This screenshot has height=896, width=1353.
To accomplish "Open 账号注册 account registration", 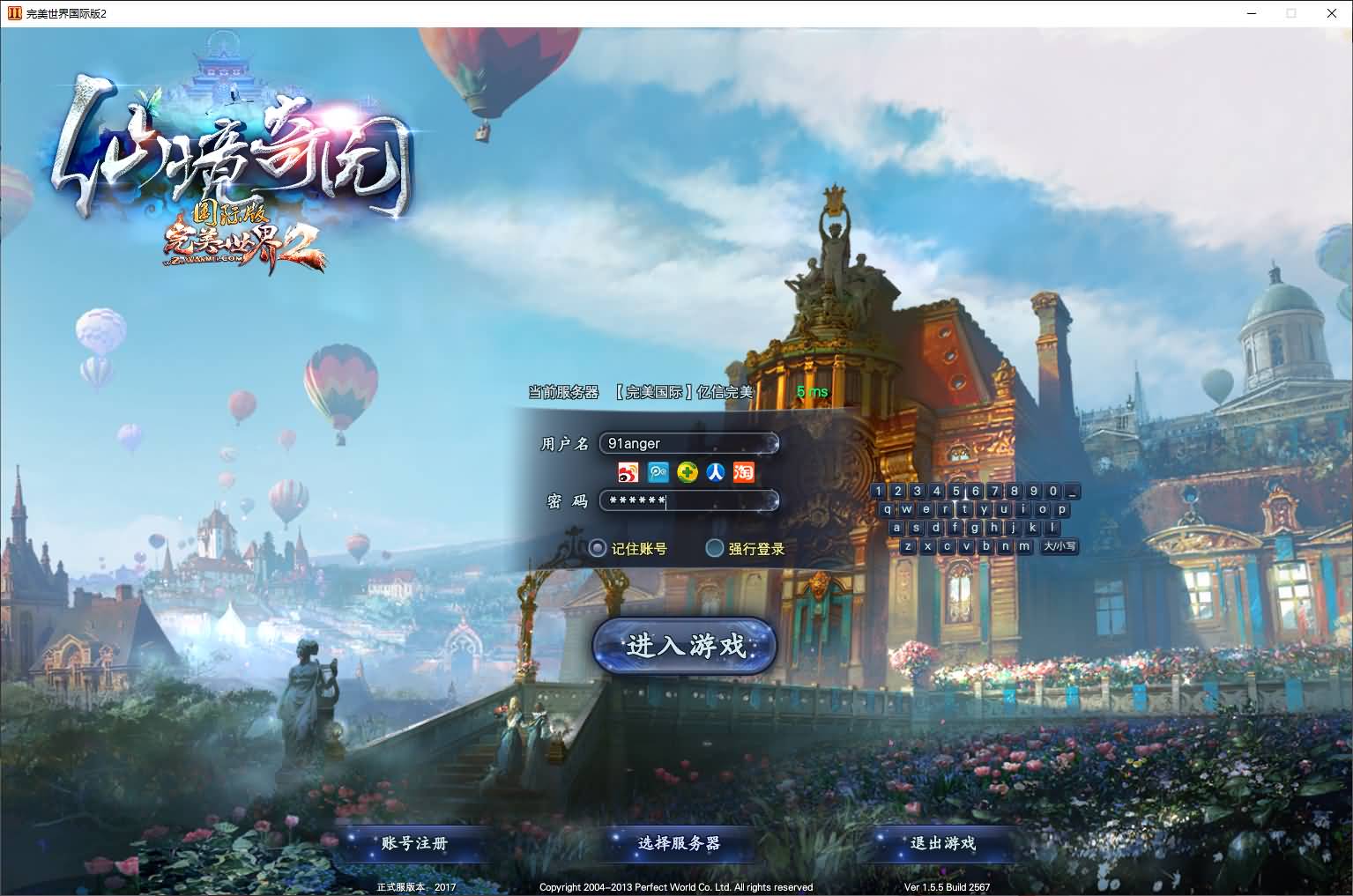I will (414, 843).
